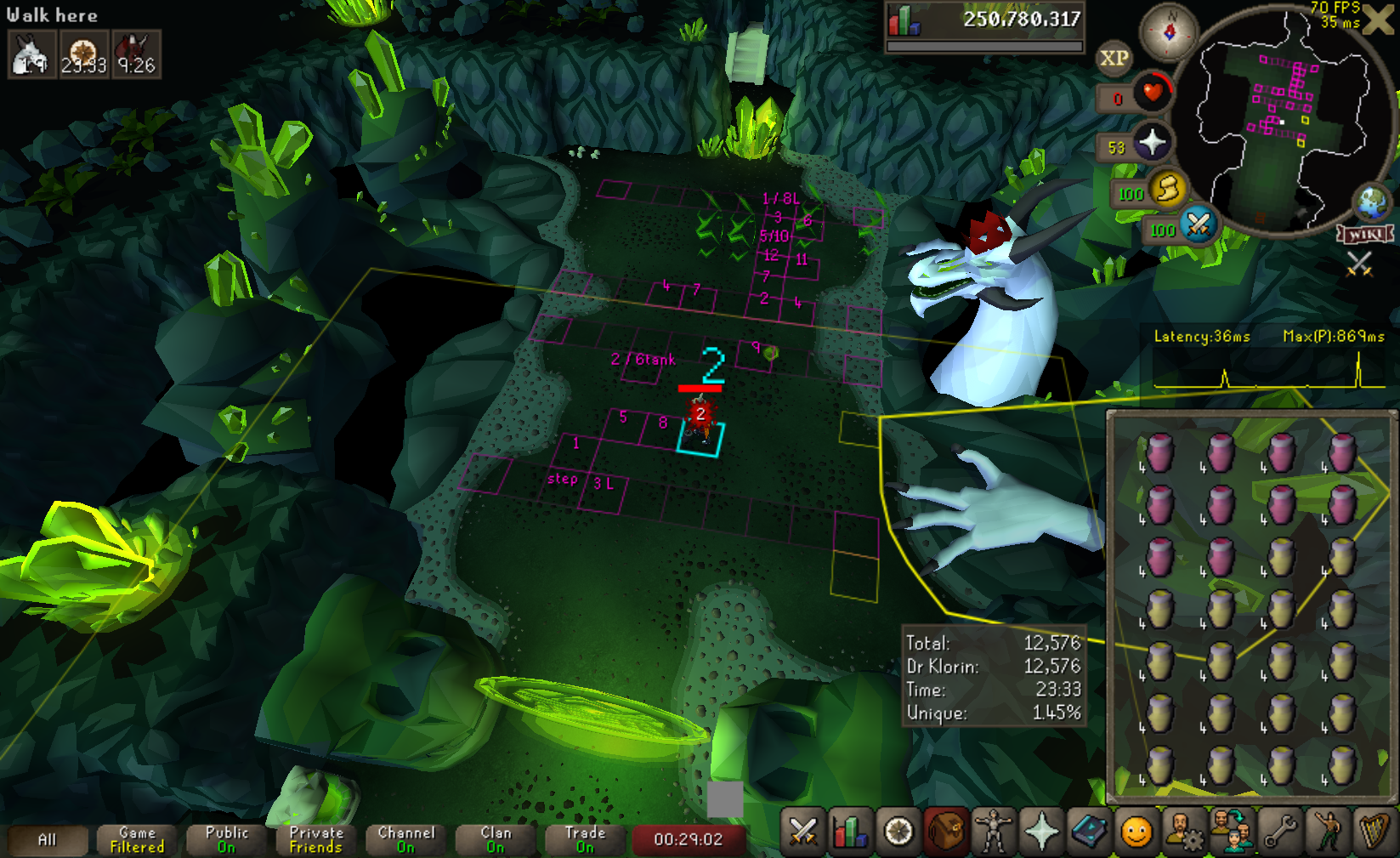Open the Spellbook tab
Viewport: 1400px width, 858px height.
coord(1089,832)
